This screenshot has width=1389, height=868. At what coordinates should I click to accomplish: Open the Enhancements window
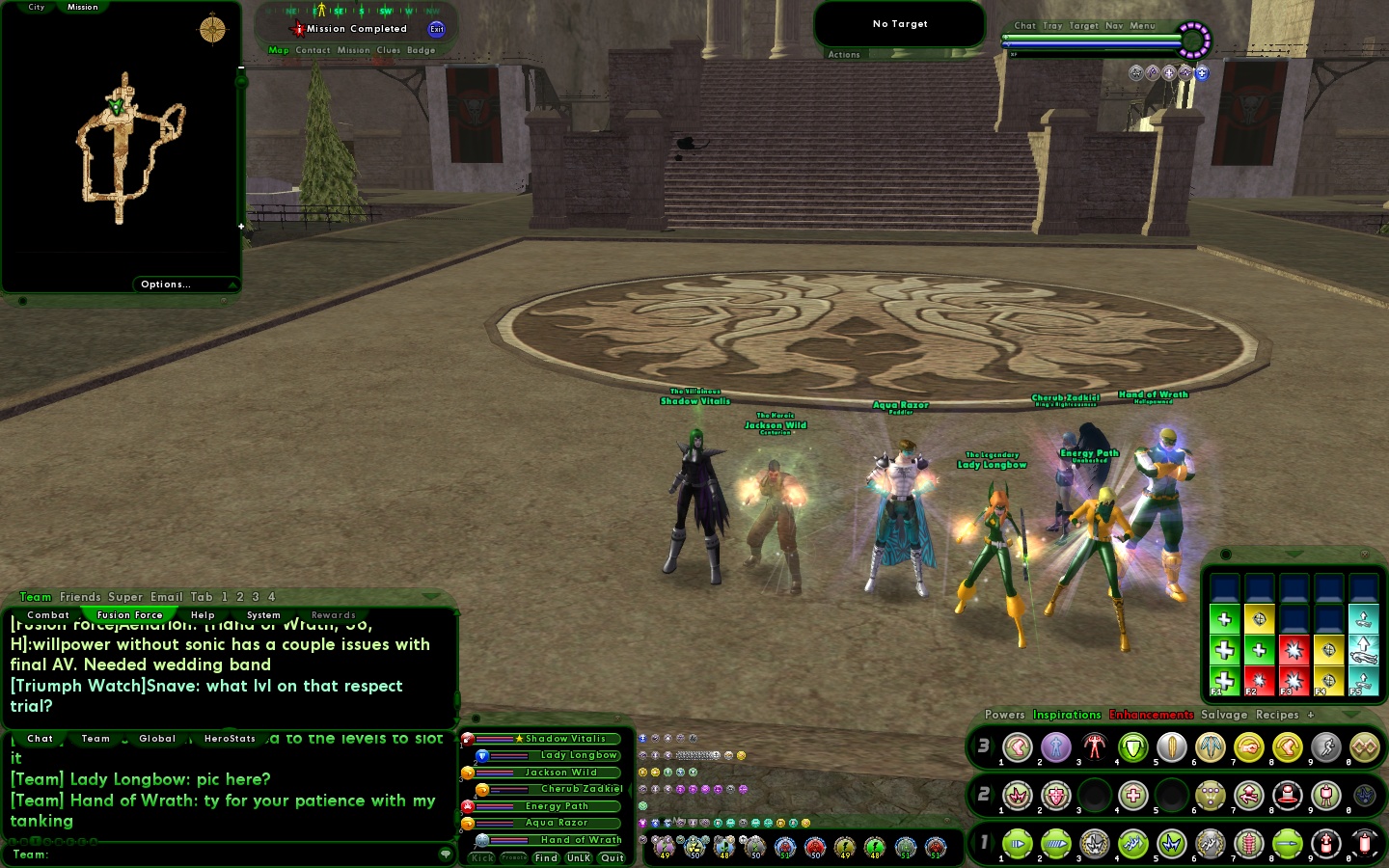click(1151, 715)
